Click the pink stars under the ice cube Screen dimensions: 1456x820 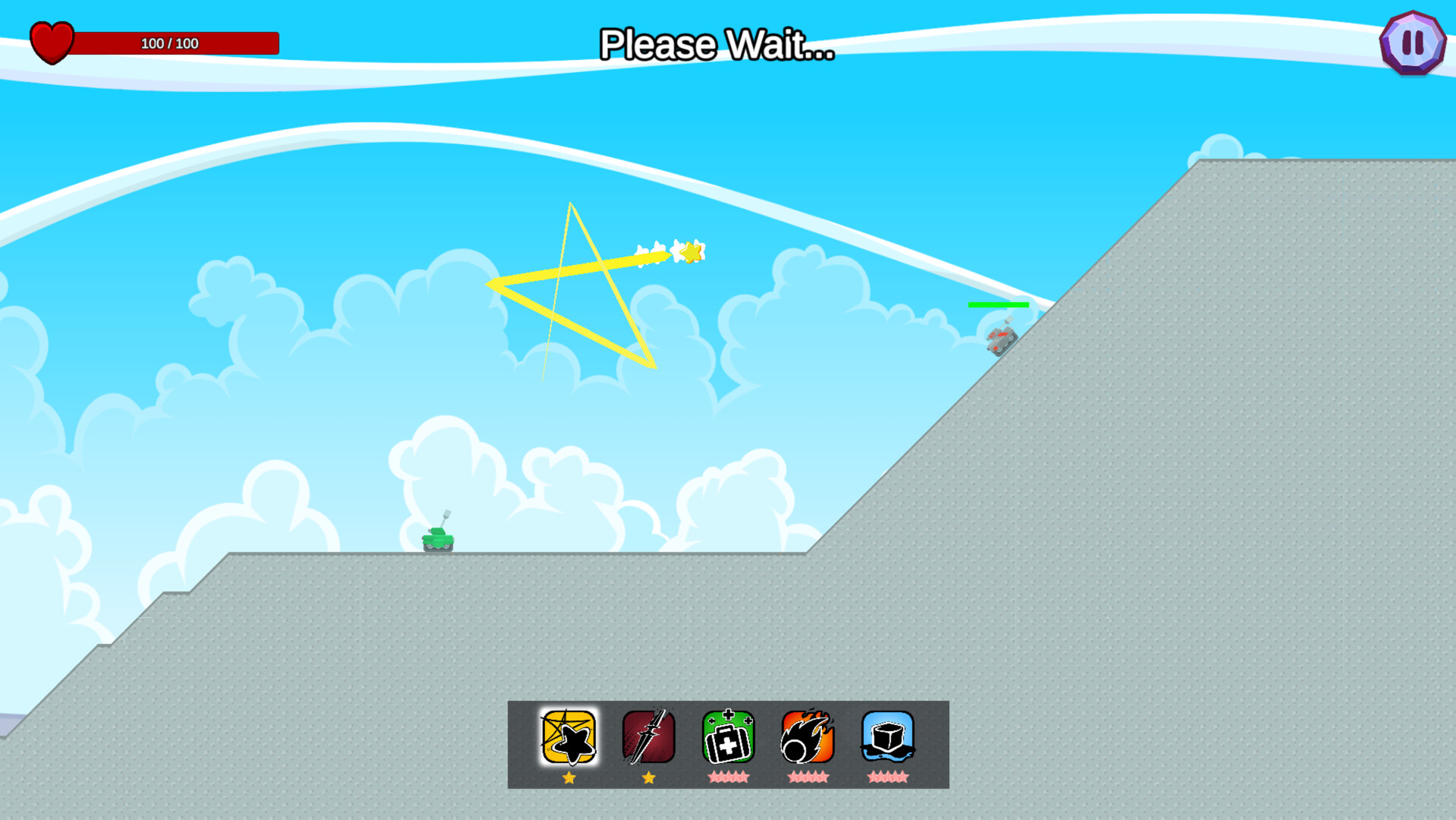tap(887, 777)
